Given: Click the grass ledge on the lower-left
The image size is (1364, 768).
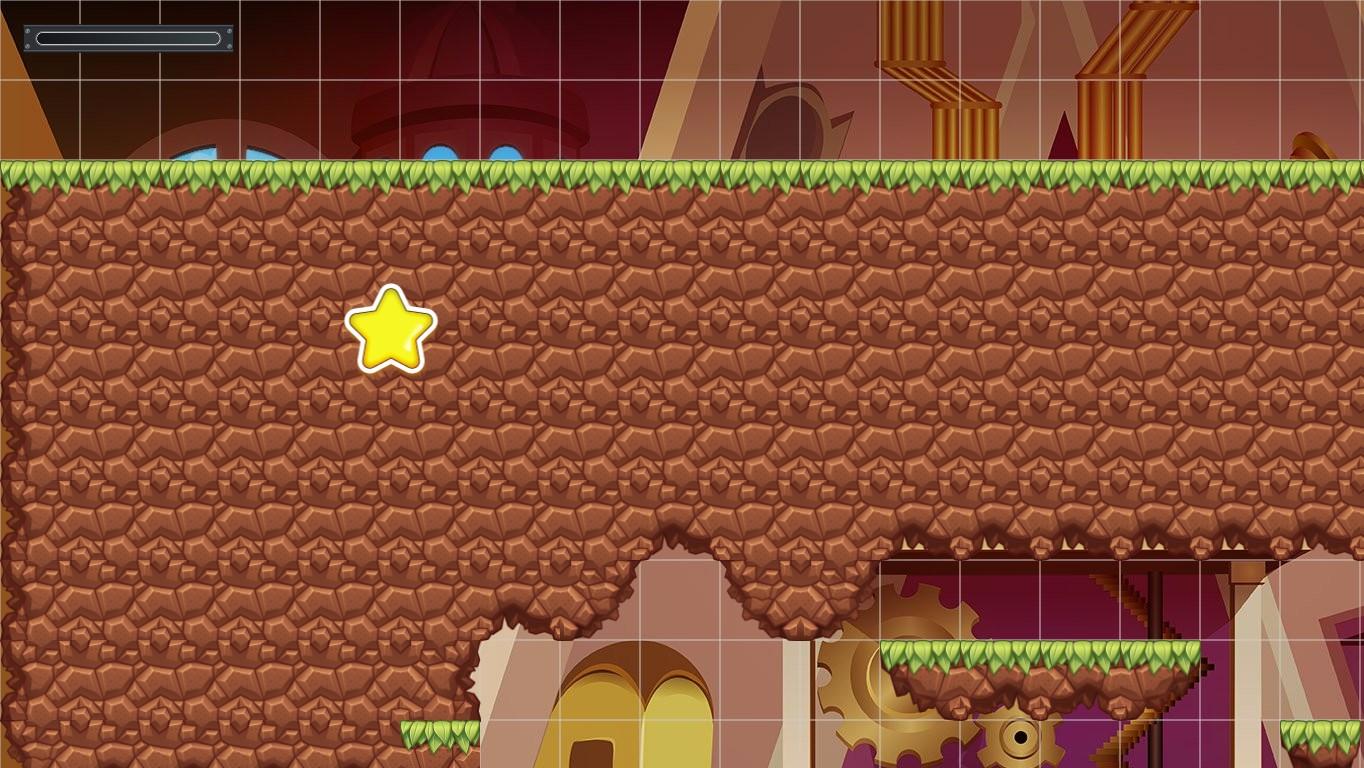Looking at the screenshot, I should (x=440, y=735).
